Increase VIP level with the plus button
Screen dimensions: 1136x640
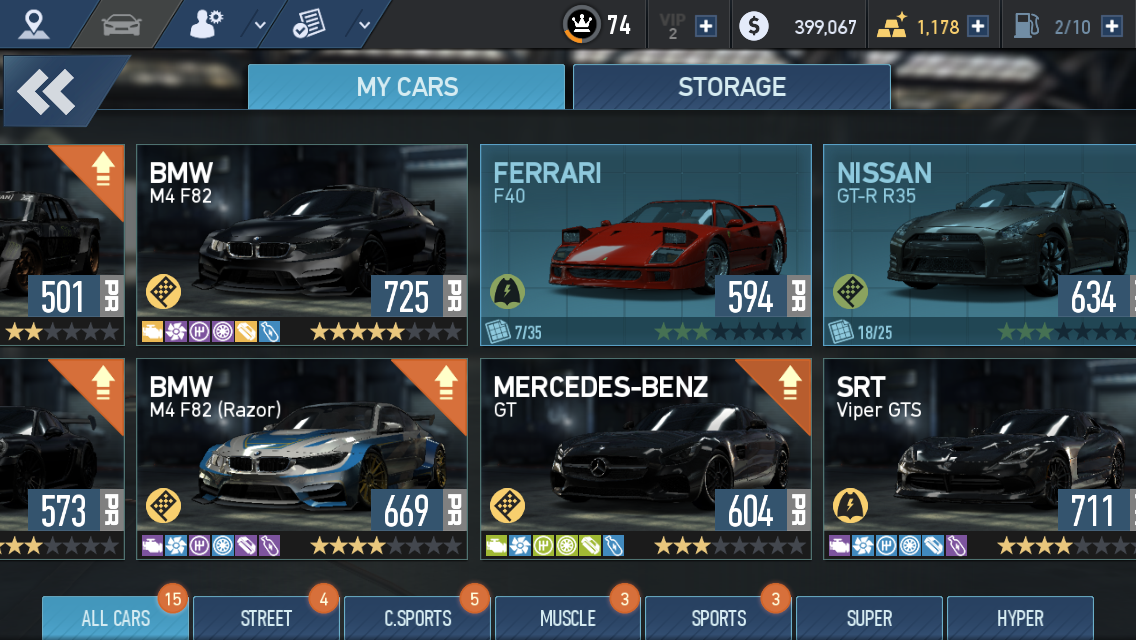click(706, 26)
